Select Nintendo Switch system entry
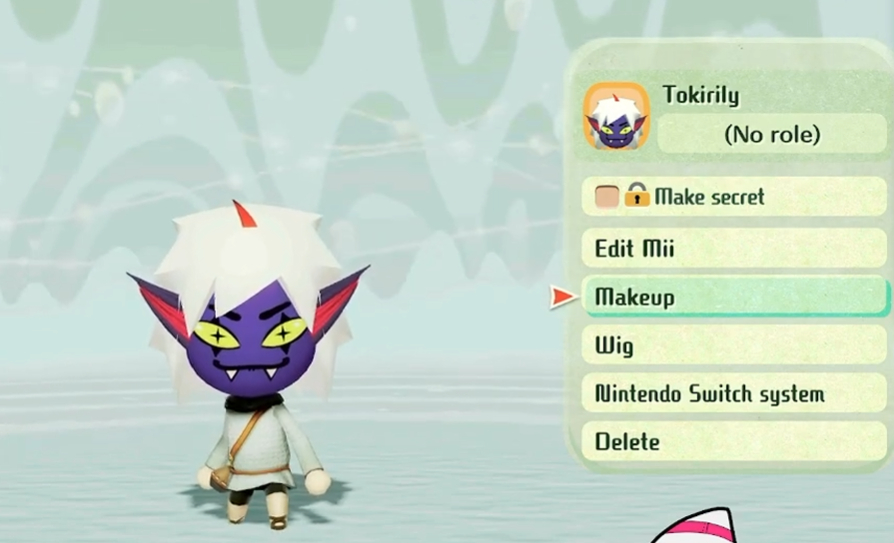The image size is (894, 543). click(x=733, y=394)
